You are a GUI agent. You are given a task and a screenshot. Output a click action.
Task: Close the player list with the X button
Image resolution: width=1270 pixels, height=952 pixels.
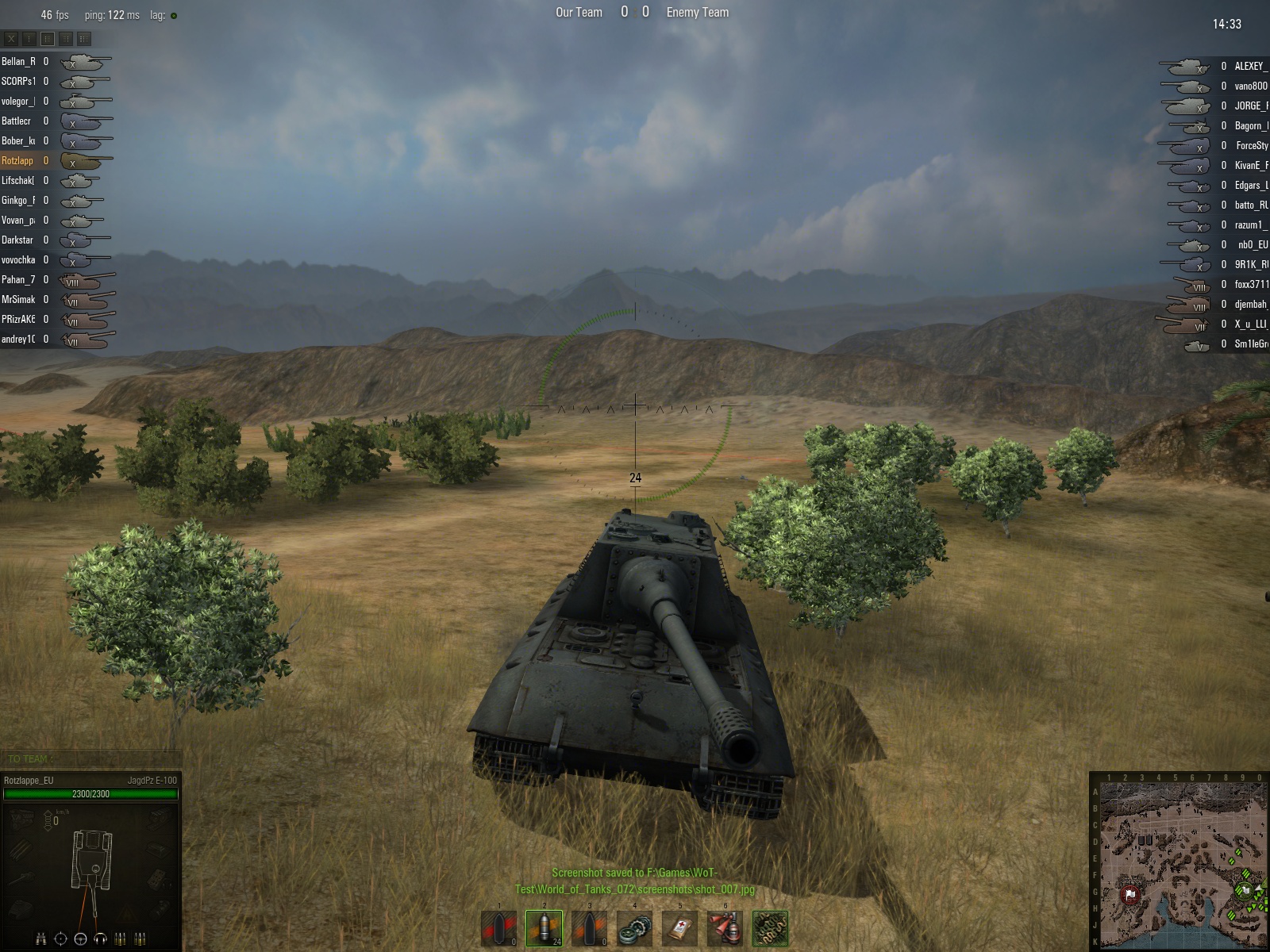tap(11, 38)
